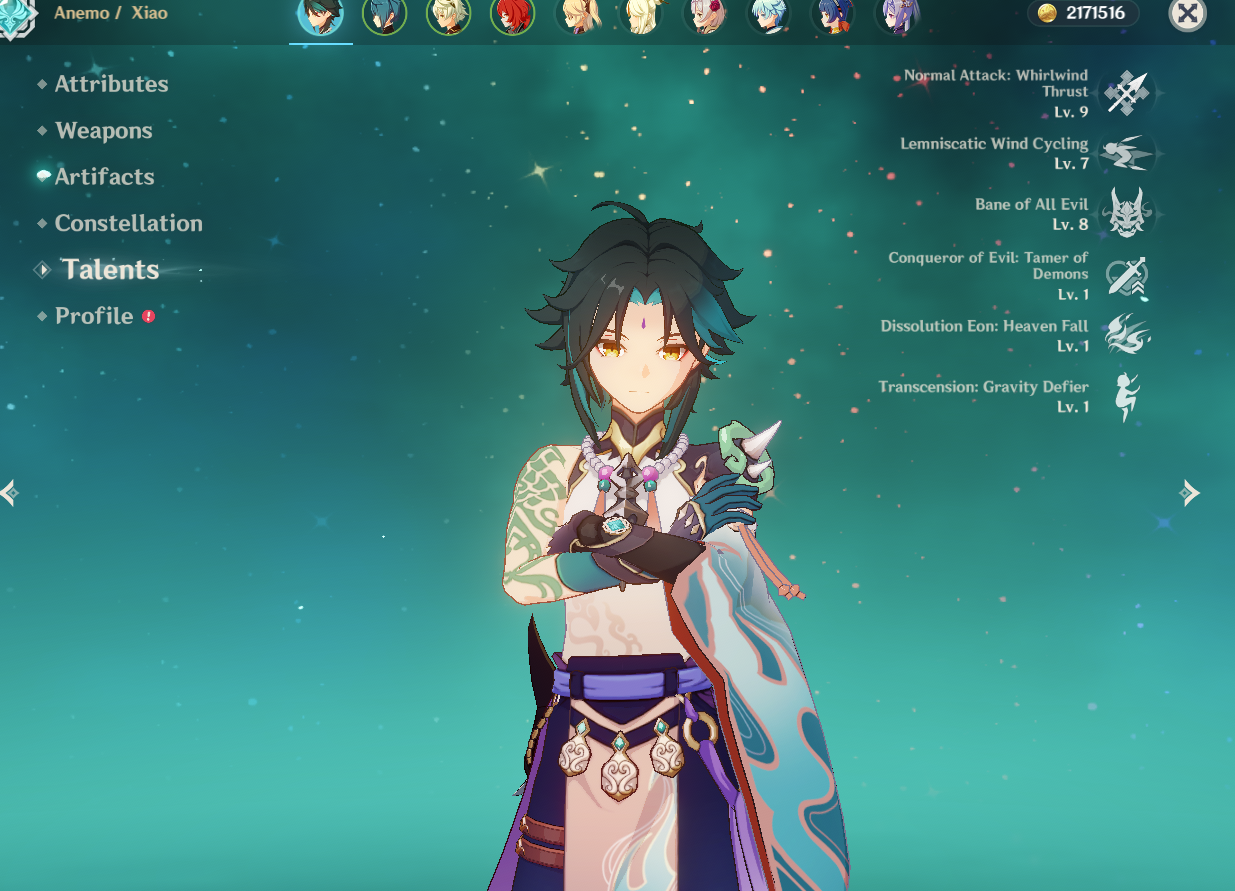This screenshot has width=1235, height=891.
Task: Go to the Artifacts menu entry
Action: [x=104, y=177]
